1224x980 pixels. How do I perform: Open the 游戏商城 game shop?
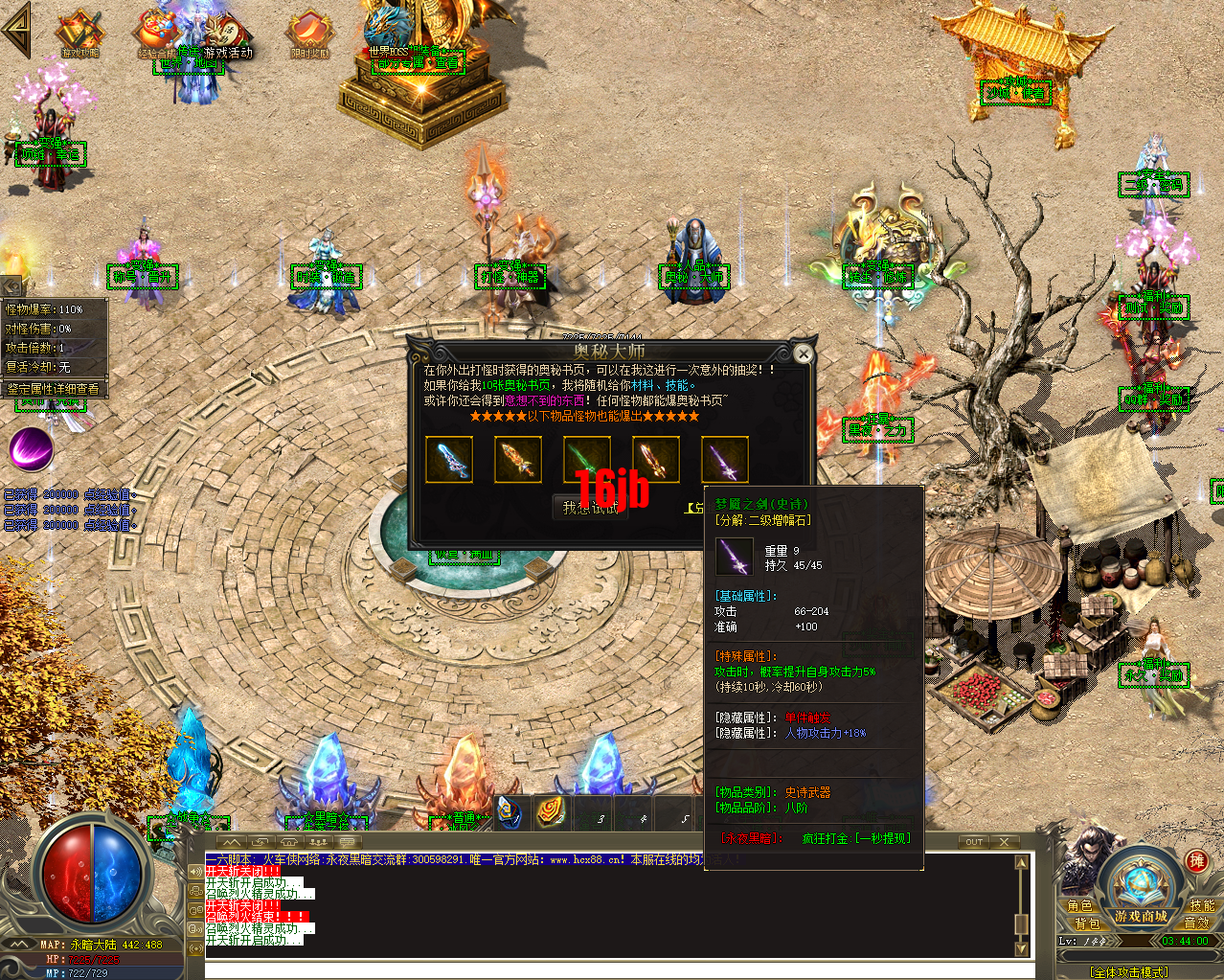[1141, 916]
